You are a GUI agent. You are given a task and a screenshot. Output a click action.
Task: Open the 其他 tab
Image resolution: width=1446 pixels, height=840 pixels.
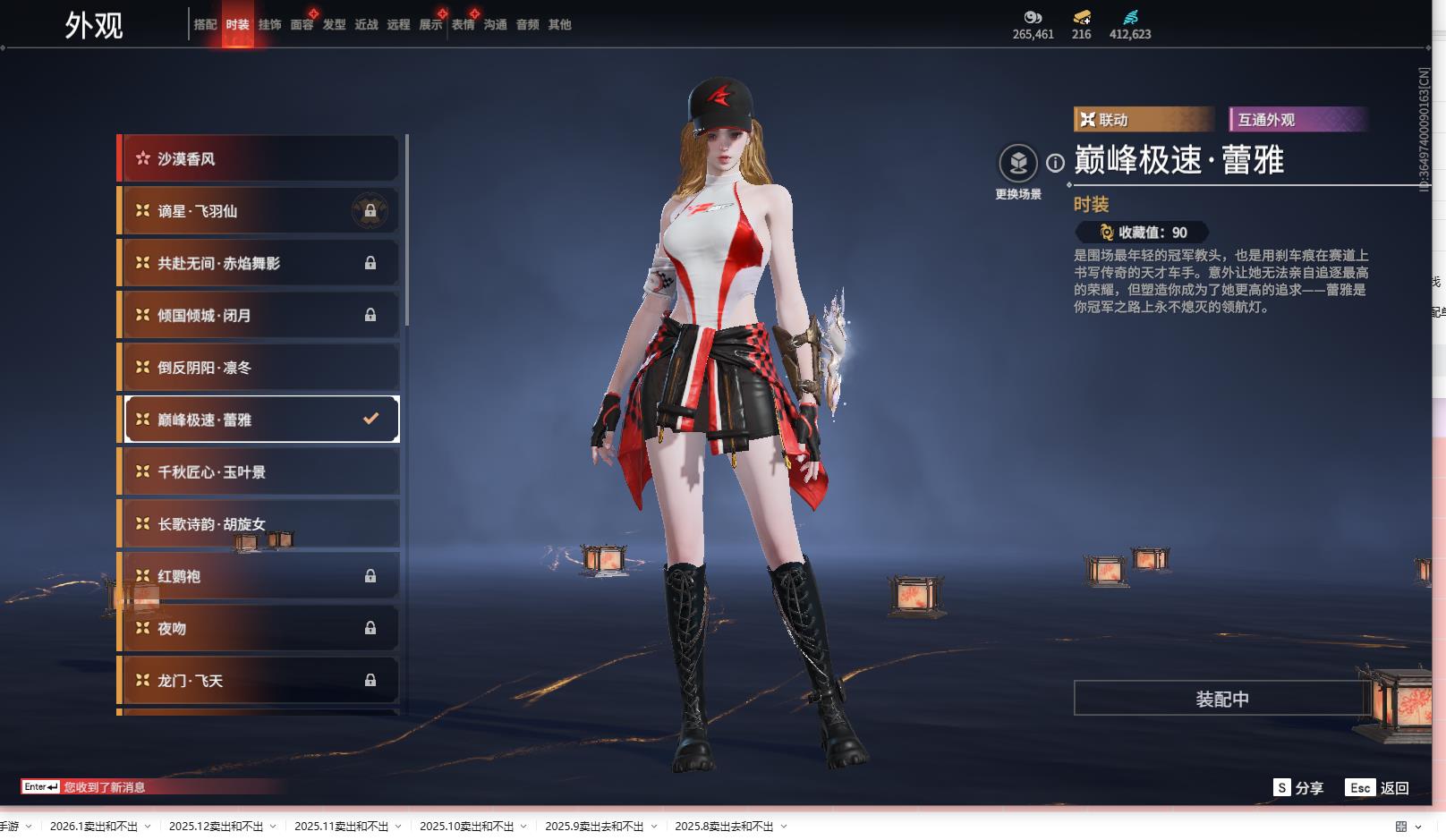(559, 25)
